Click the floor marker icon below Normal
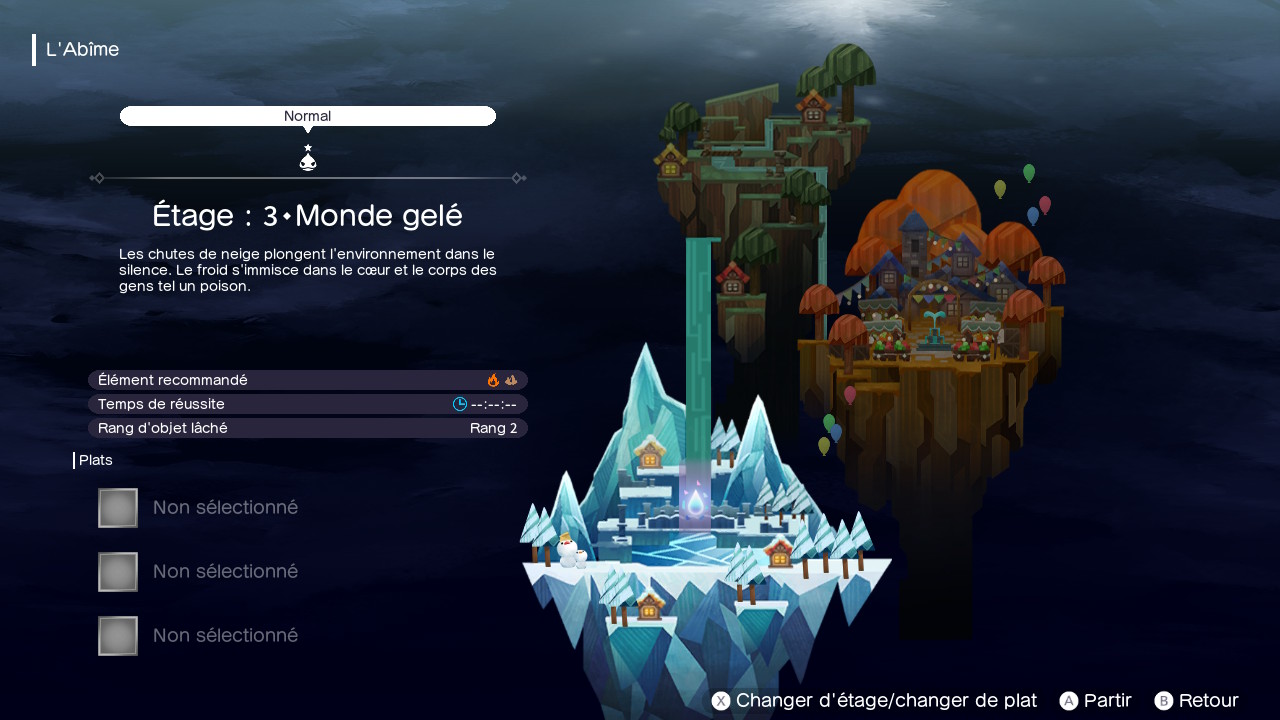The image size is (1280, 720). 308,159
